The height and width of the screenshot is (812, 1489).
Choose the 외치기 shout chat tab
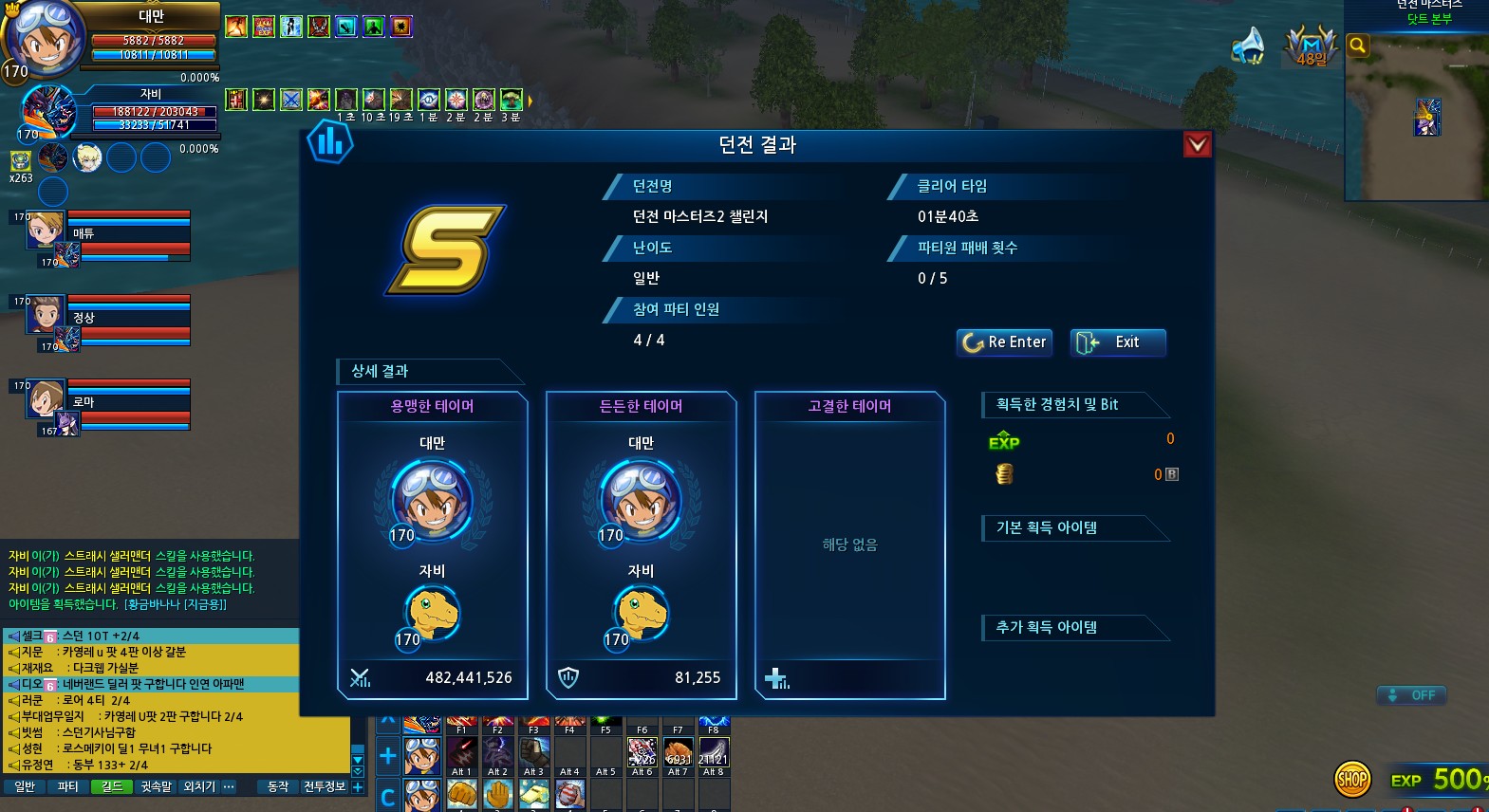click(x=199, y=786)
